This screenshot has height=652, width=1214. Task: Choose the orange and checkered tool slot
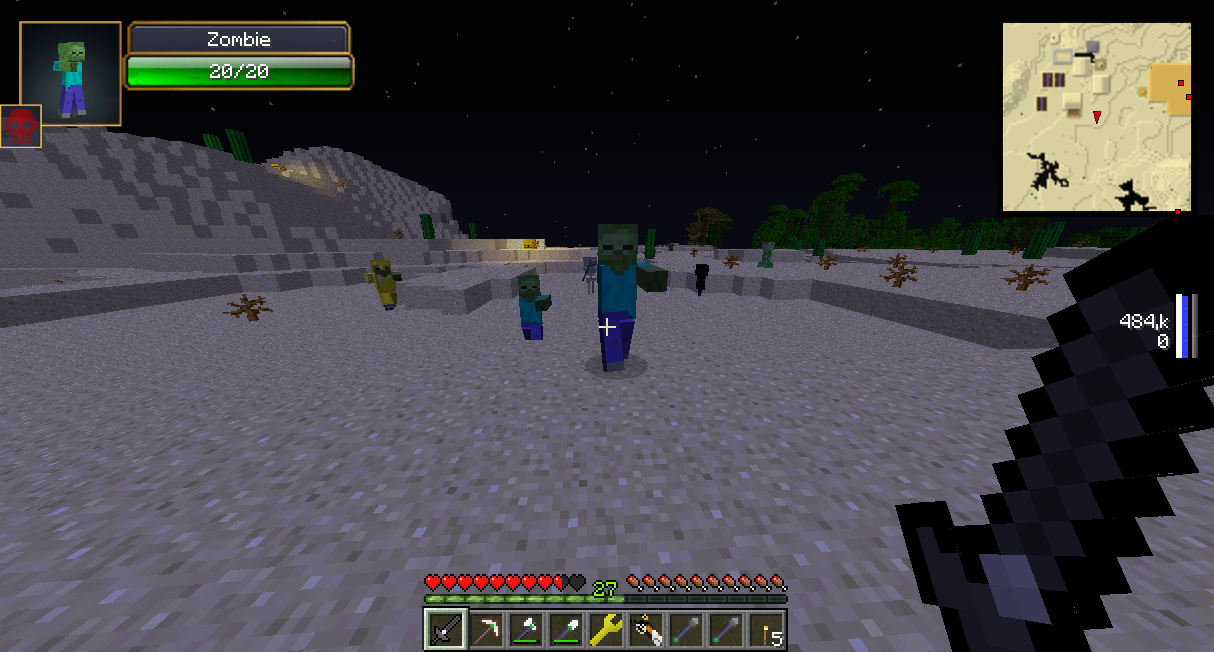click(x=646, y=629)
